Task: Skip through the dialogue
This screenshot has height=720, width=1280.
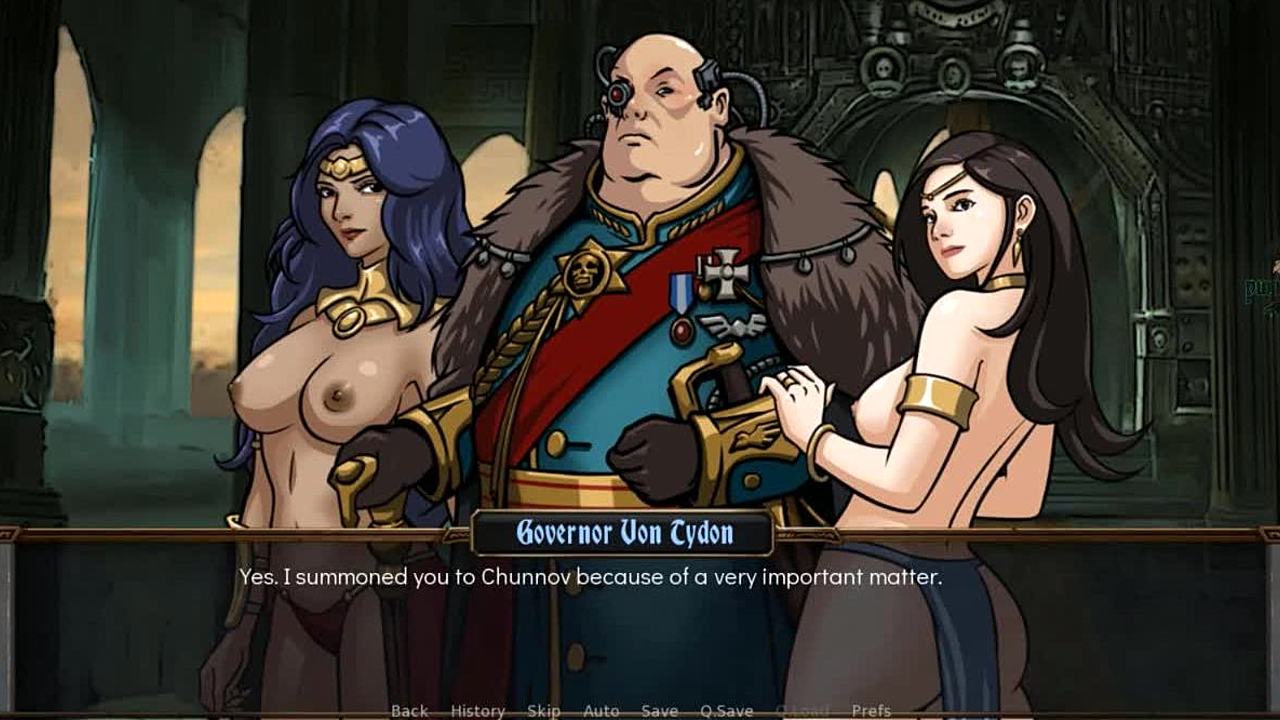Action: tap(543, 711)
